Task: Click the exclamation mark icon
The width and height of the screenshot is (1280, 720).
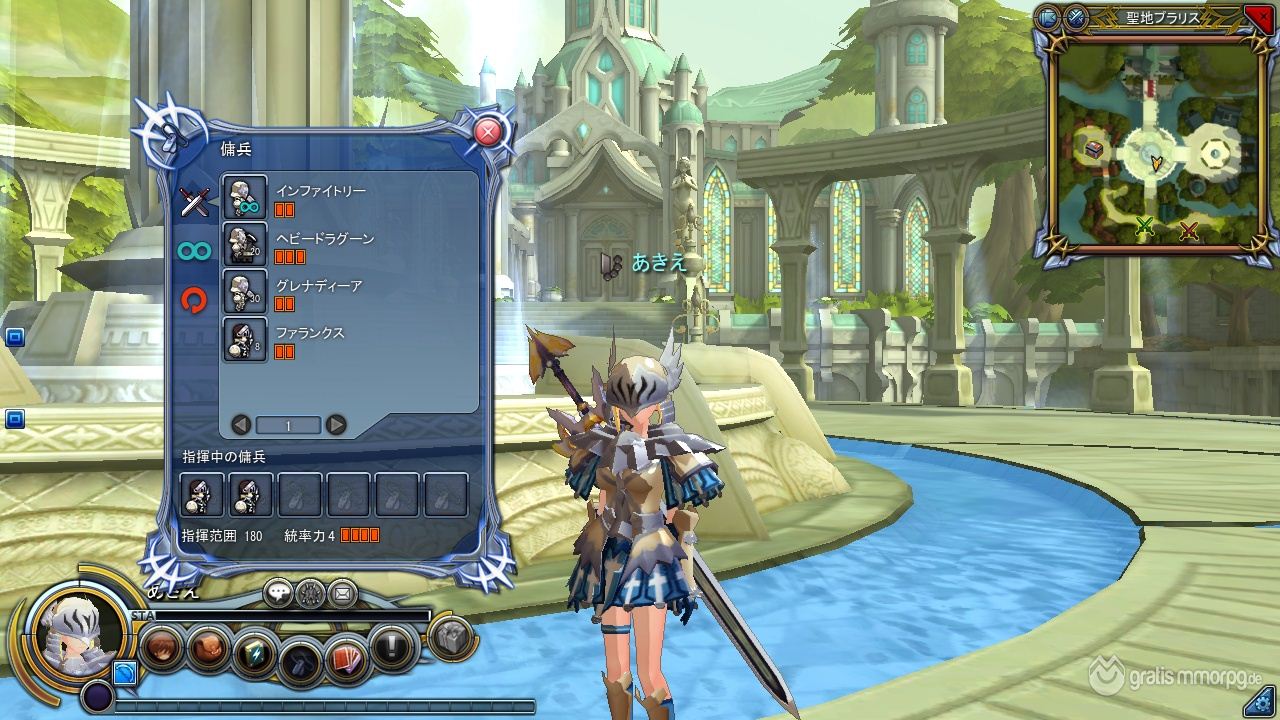Action: (393, 646)
